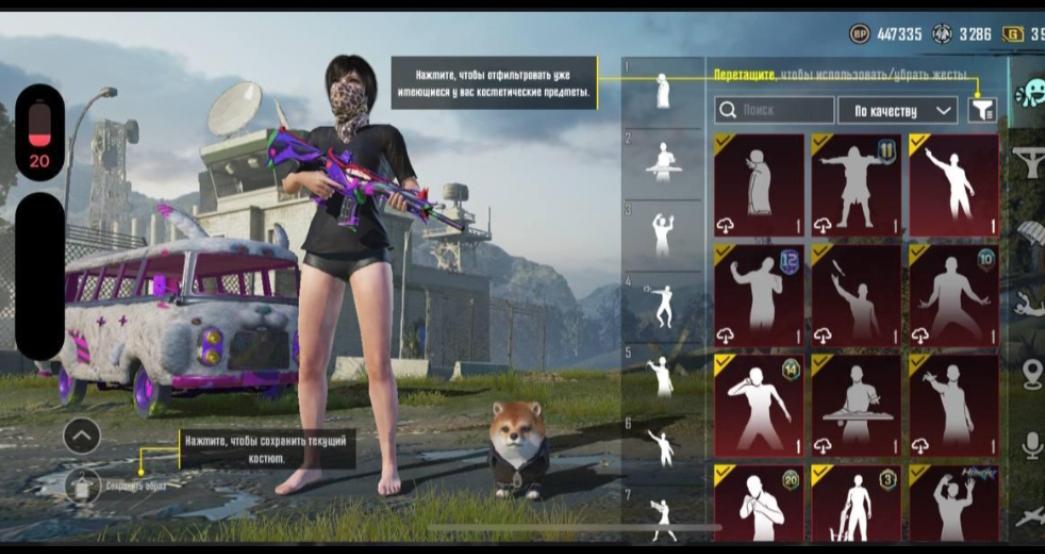Expand the round up-arrow button
The height and width of the screenshot is (554, 1045).
click(x=82, y=435)
